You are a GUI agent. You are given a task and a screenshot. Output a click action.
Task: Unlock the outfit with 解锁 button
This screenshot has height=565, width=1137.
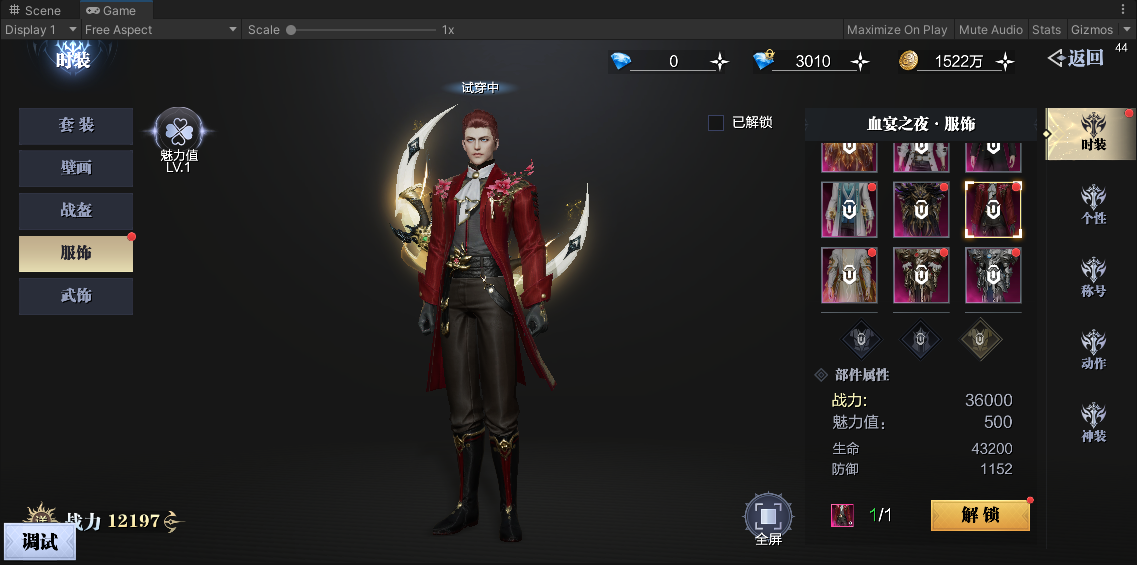pyautogui.click(x=980, y=515)
